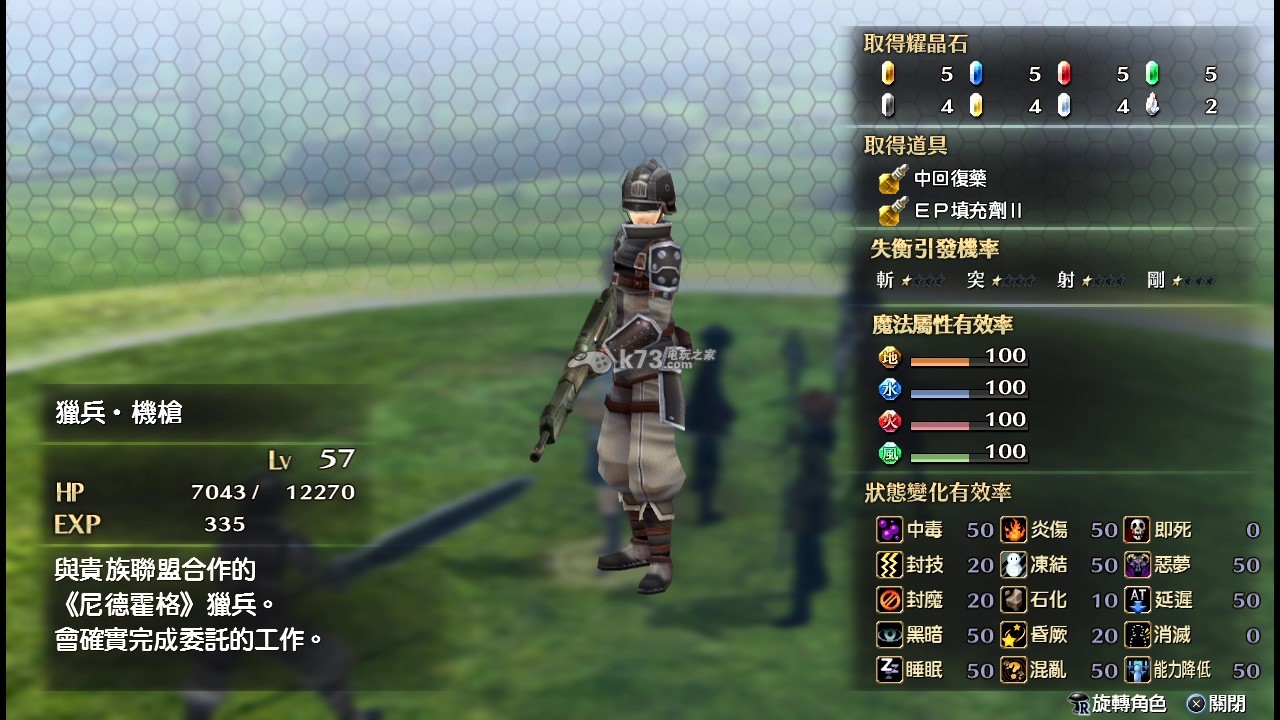This screenshot has height=720, width=1280.
Task: Click the fire (火) element icon
Action: tap(889, 421)
